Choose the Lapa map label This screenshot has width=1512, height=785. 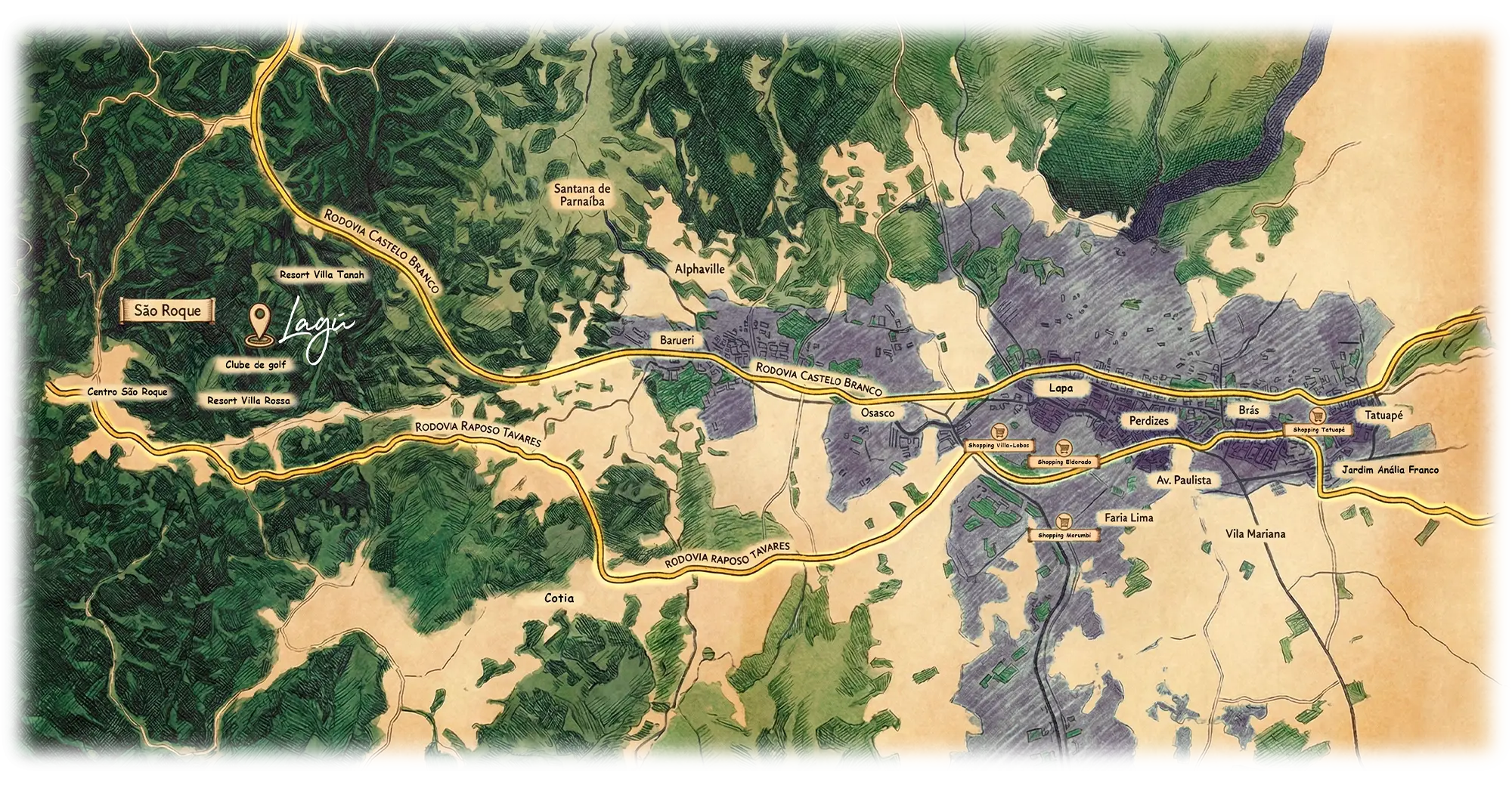1061,388
